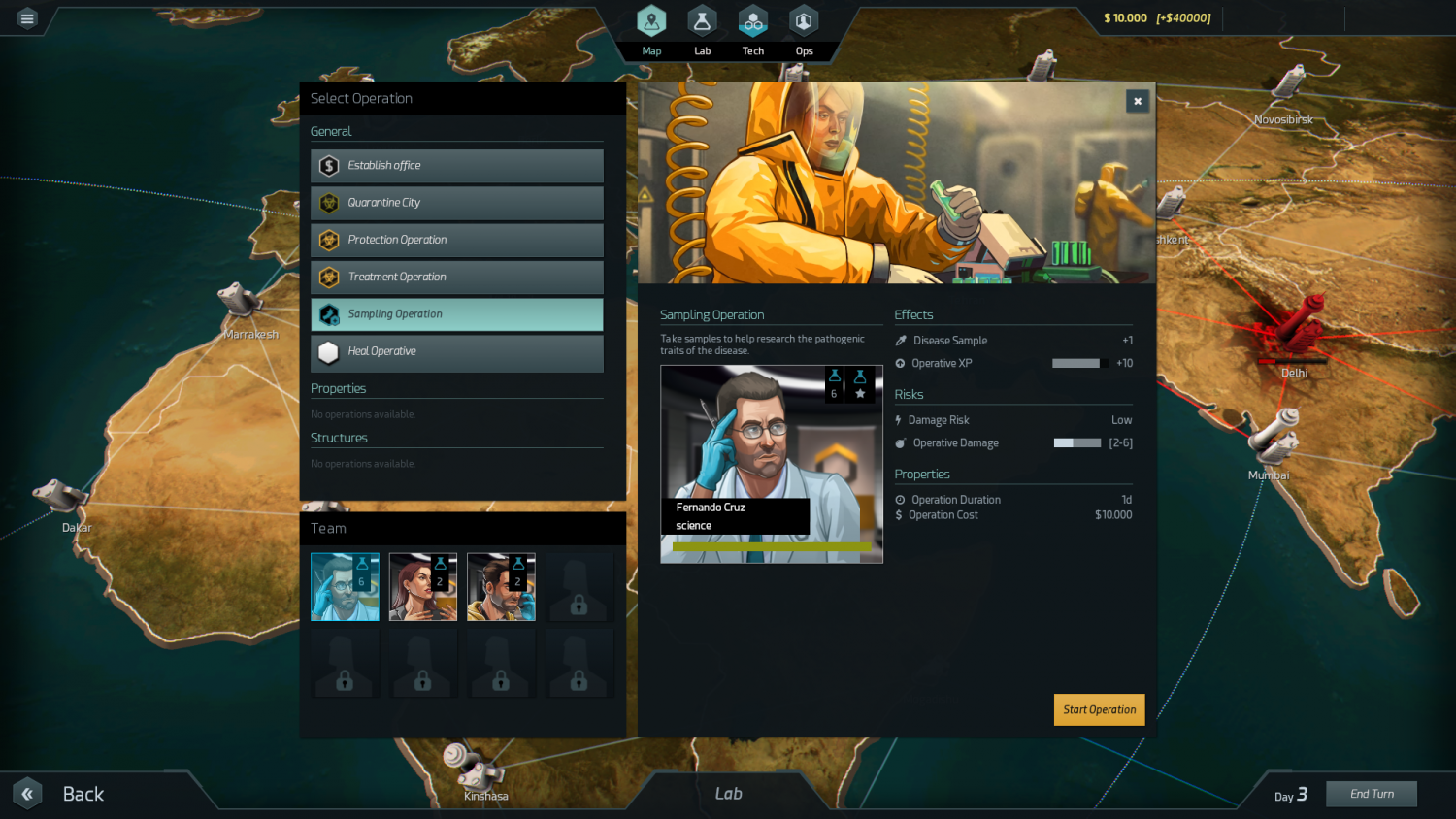Toggle selection of the second female operative
The image size is (1456, 819).
tap(422, 586)
